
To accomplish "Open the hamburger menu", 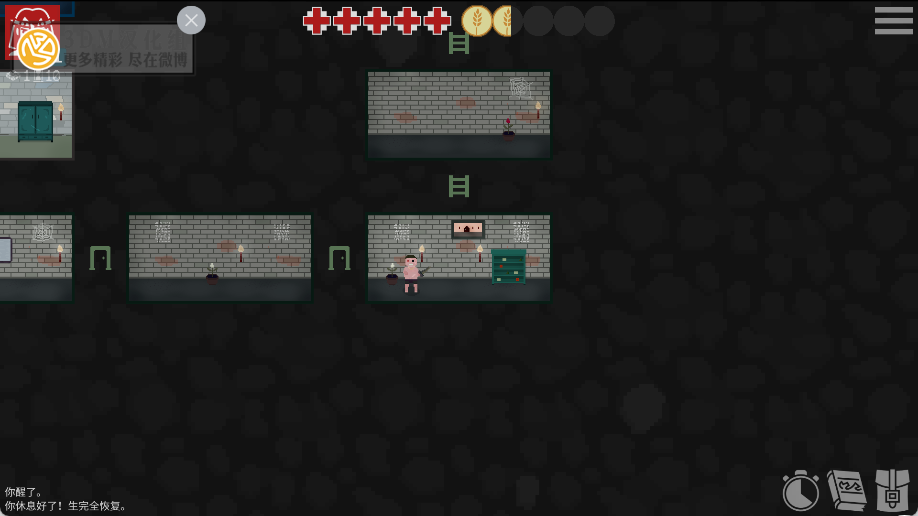I will [x=893, y=21].
